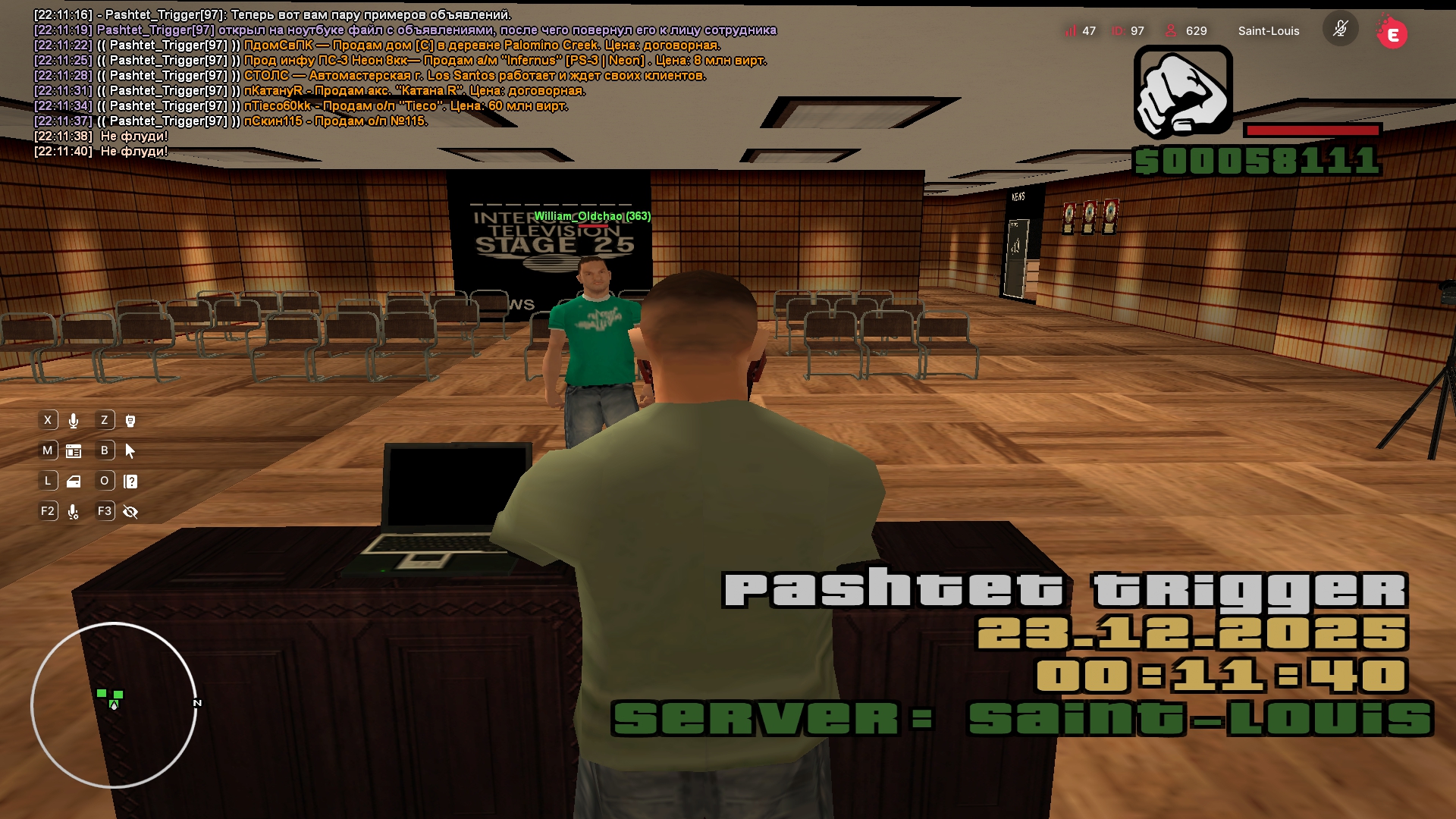The height and width of the screenshot is (819, 1456).
Task: Activate the voice chat microphone icon
Action: click(74, 421)
